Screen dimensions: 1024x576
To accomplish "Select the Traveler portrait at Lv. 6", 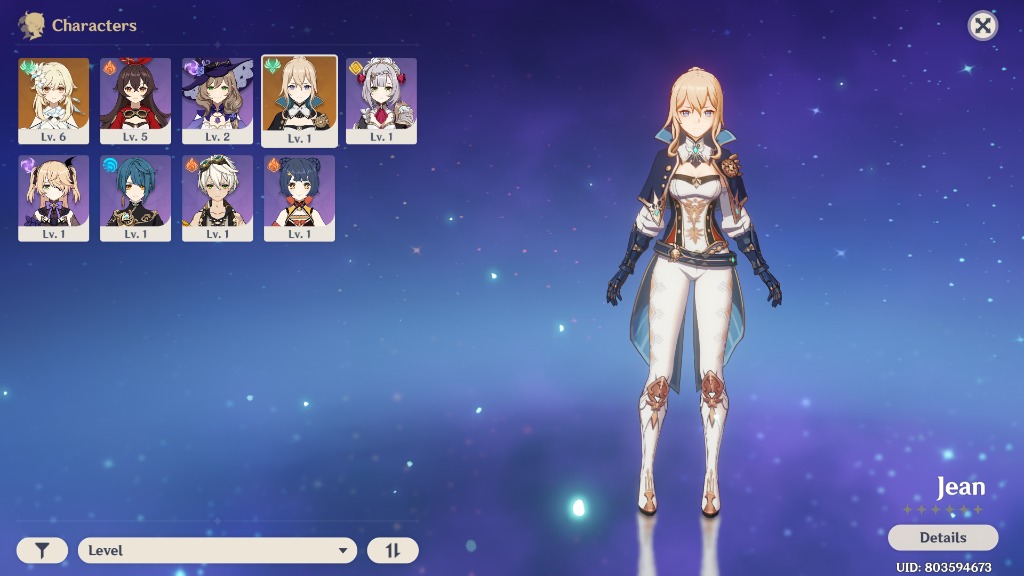I will tap(54, 100).
